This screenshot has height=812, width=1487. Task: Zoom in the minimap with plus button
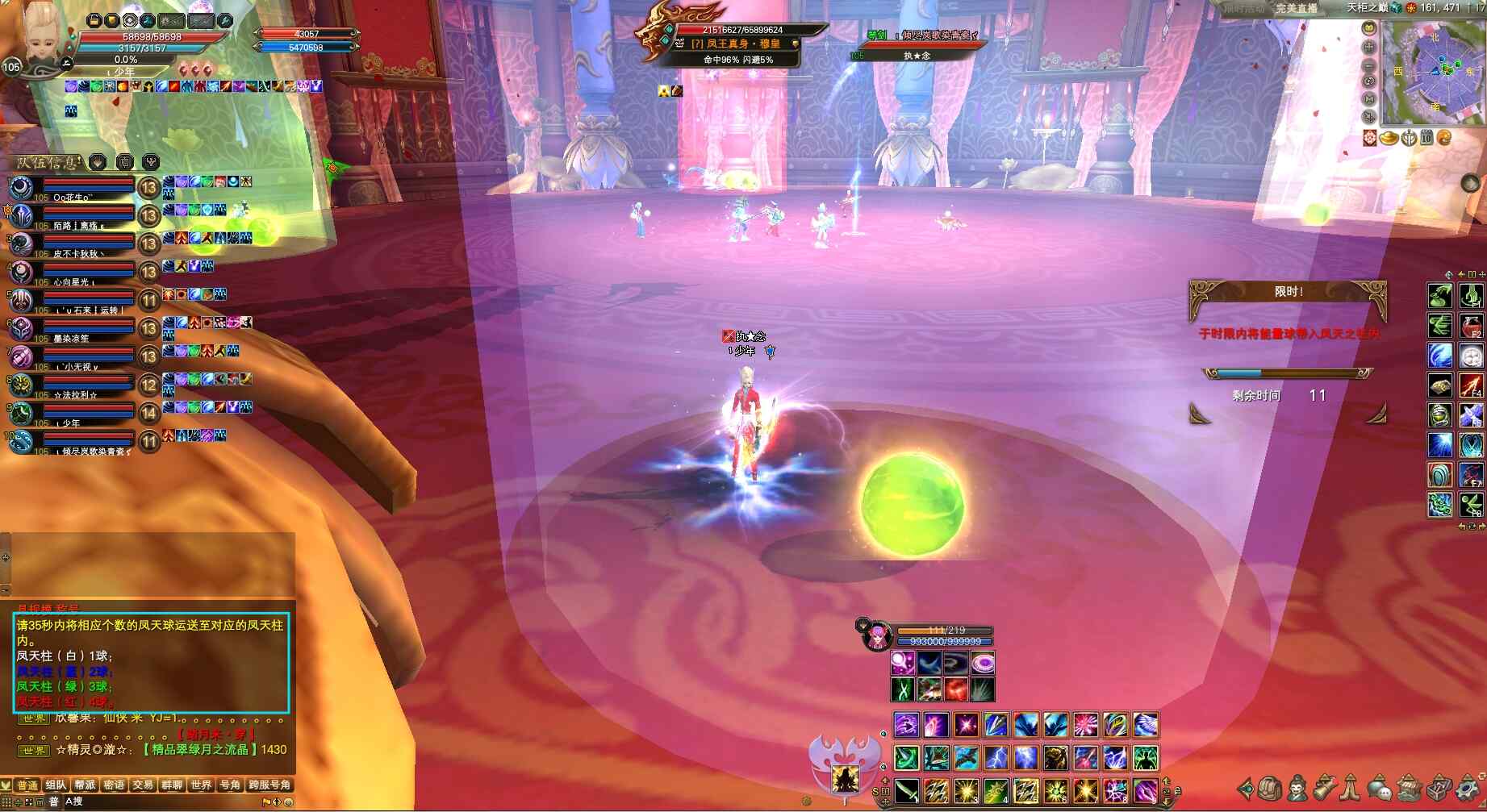coord(1369,46)
